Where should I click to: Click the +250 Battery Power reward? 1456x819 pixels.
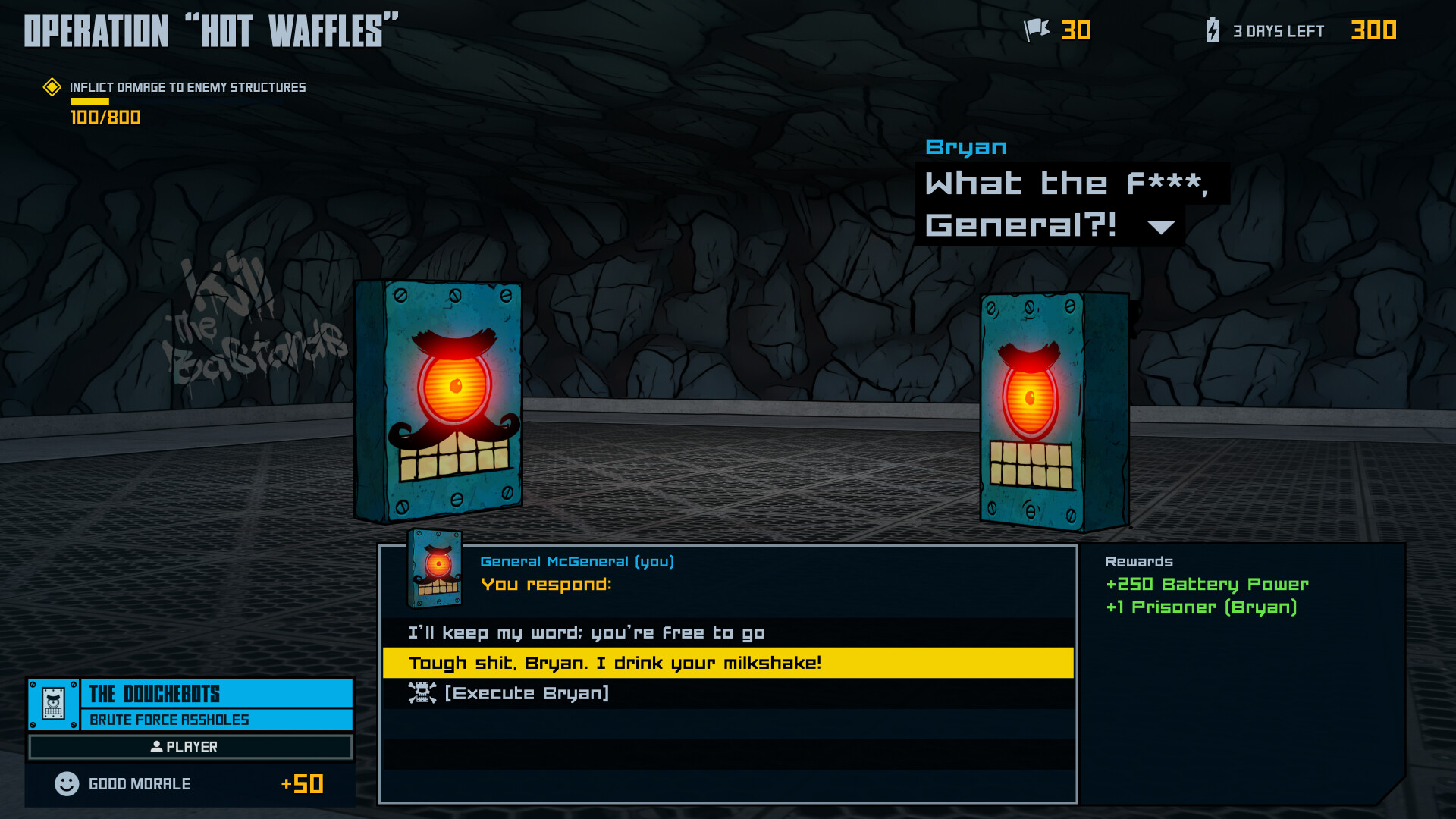point(1206,584)
